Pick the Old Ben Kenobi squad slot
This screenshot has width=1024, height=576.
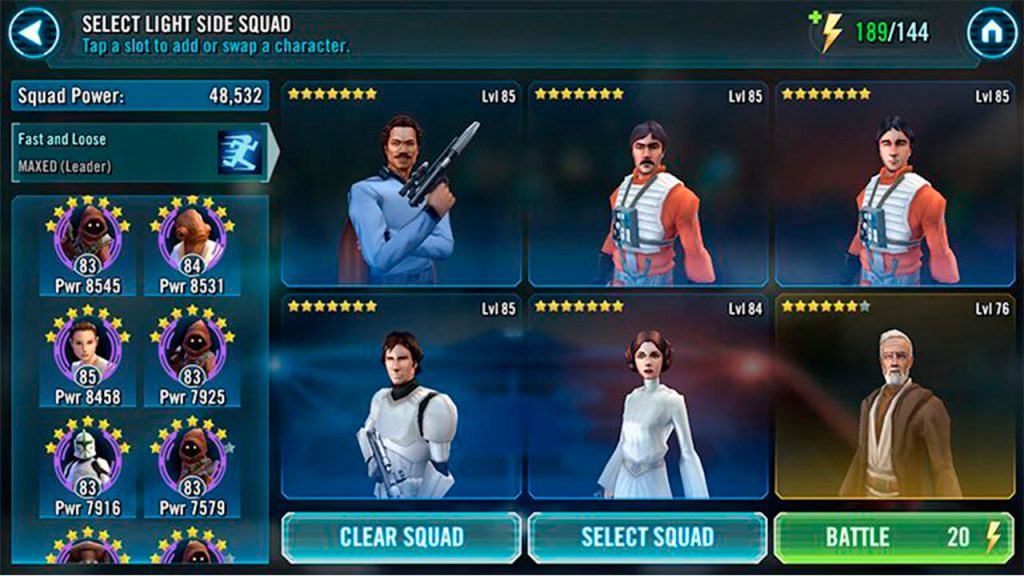[894, 397]
